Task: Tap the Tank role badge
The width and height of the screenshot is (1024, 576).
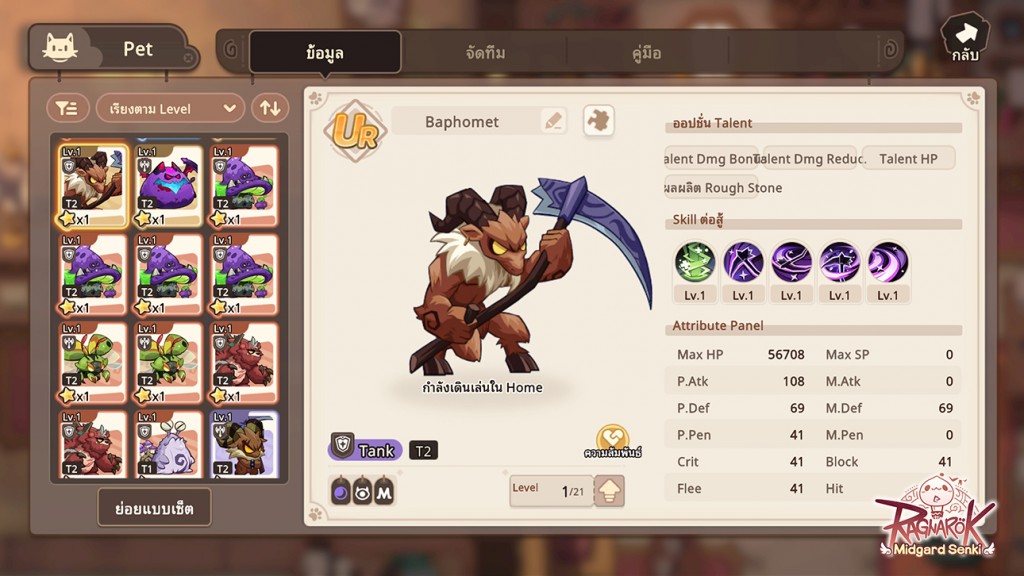Action: click(366, 450)
